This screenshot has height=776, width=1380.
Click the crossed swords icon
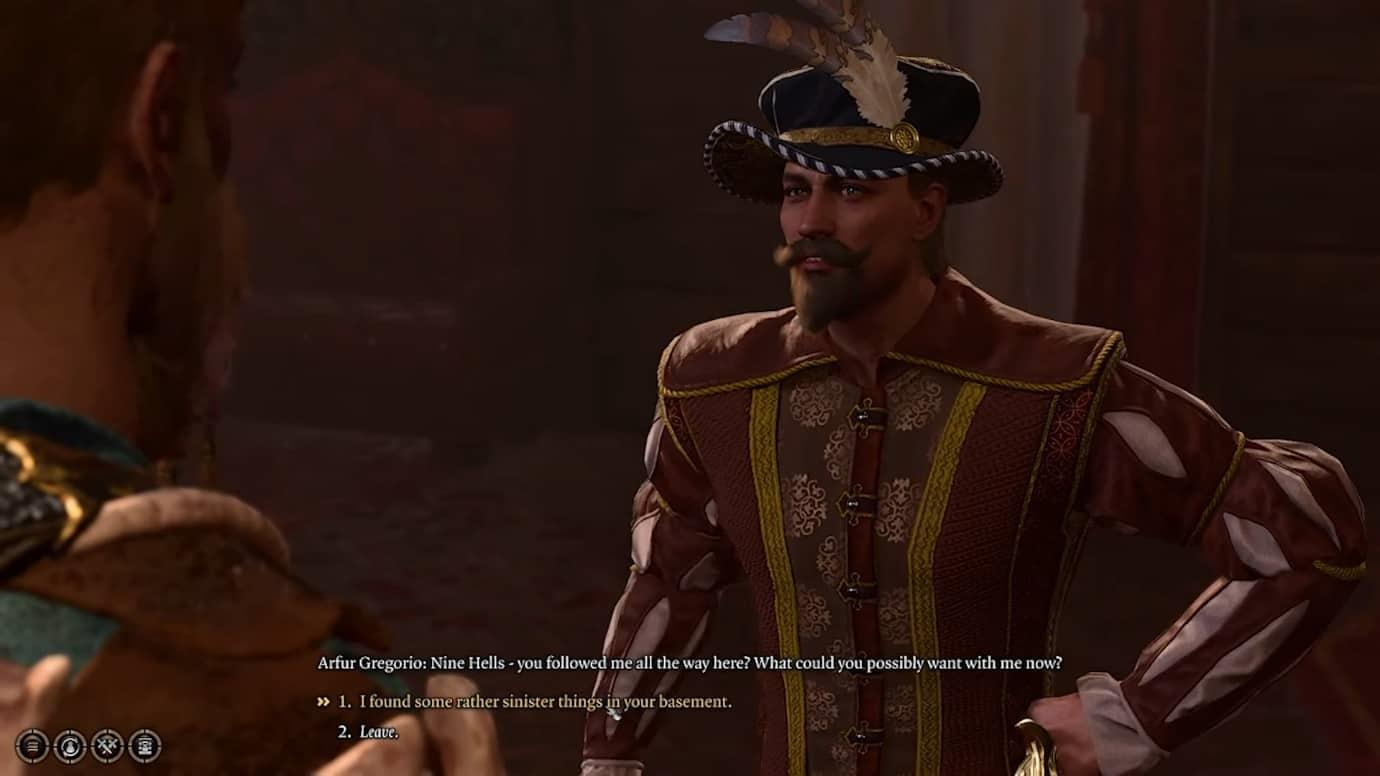tap(107, 745)
